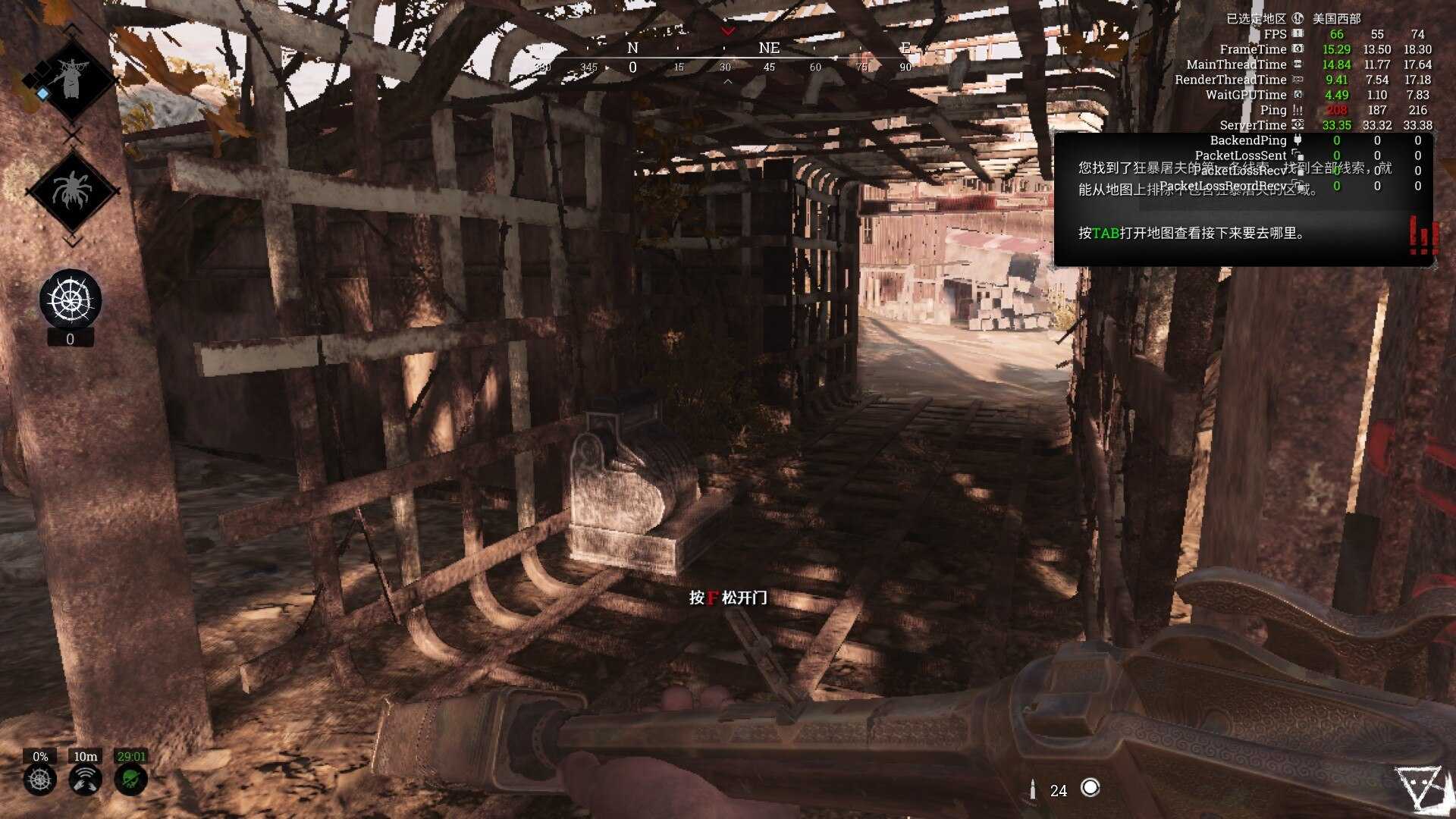Click the triangular logo in the corner
The image size is (1456, 819).
tap(1420, 789)
